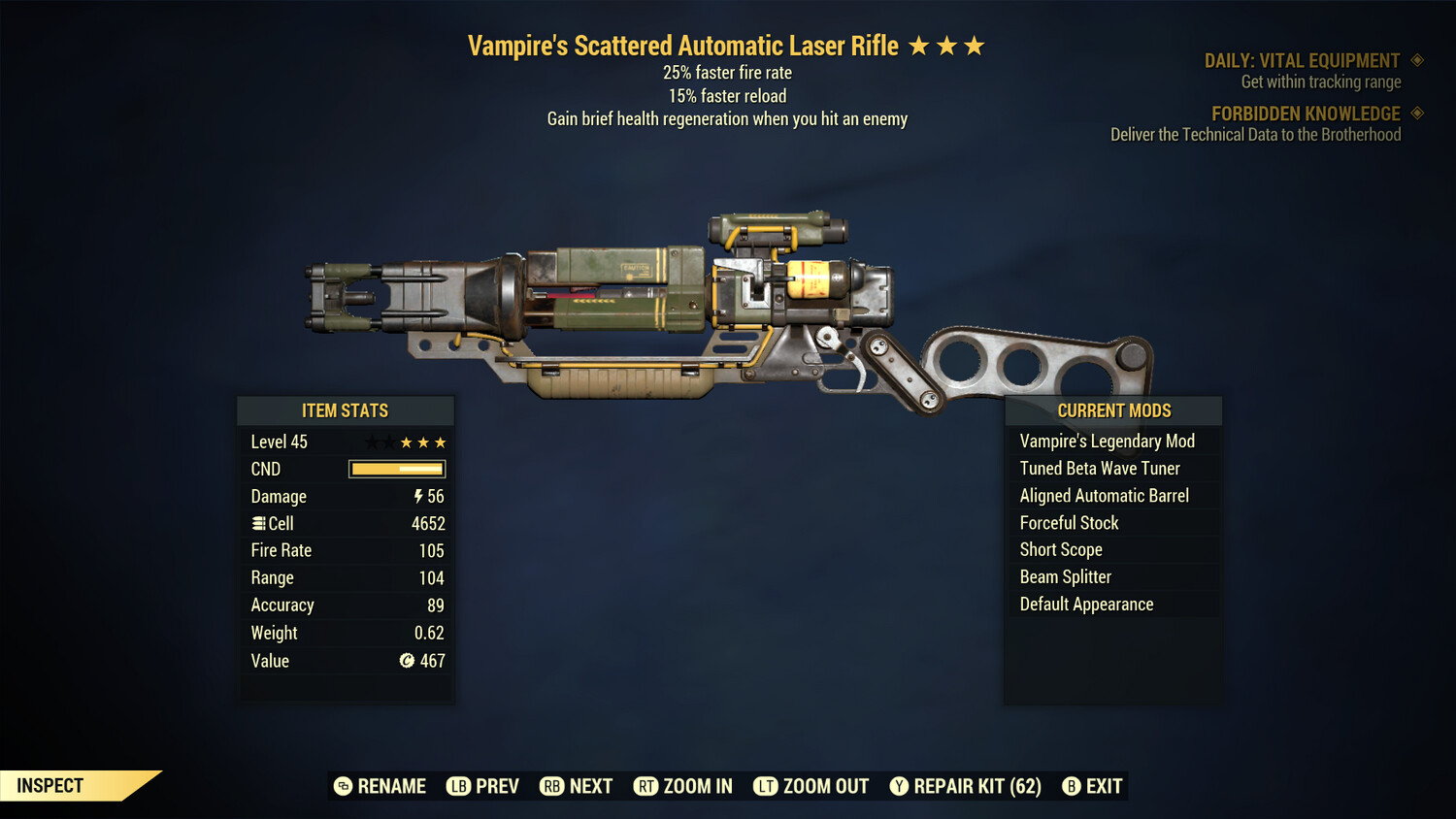Select the Rename icon button
1456x819 pixels.
pyautogui.click(x=342, y=786)
